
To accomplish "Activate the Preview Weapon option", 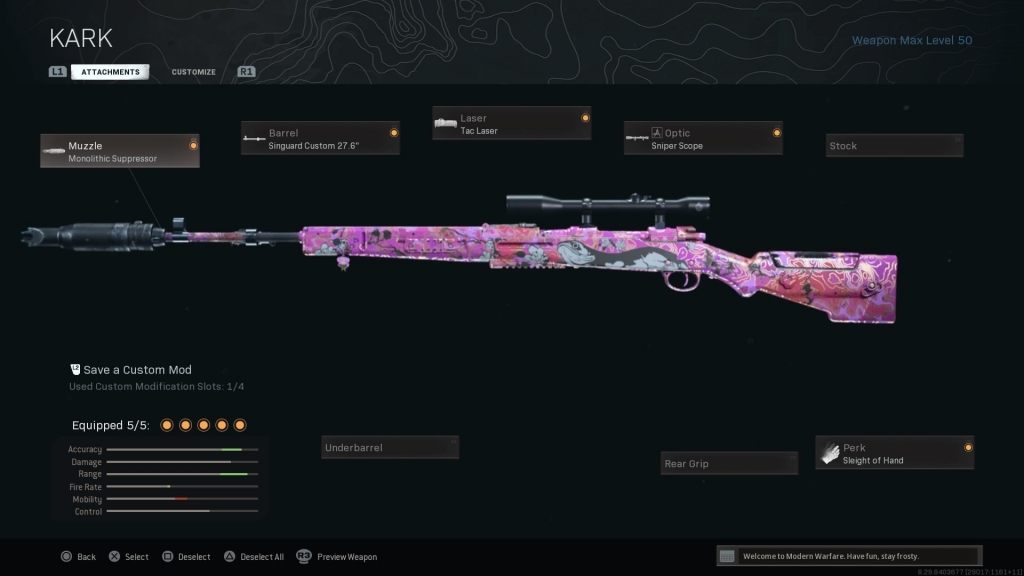I will [337, 557].
